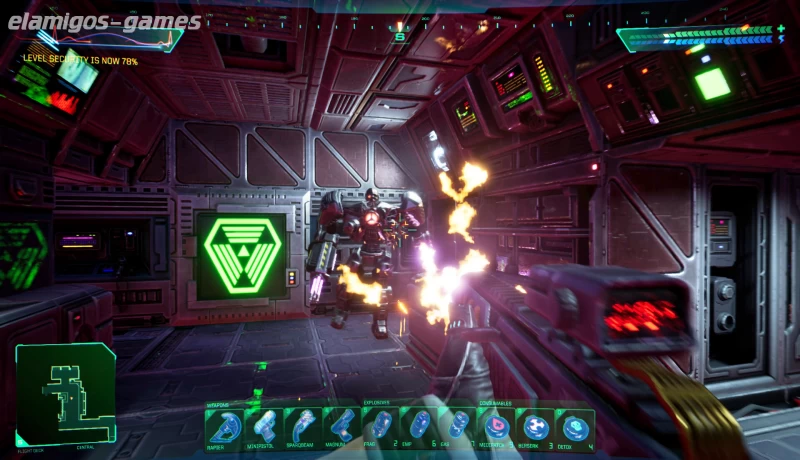The width and height of the screenshot is (800, 460).
Task: Activate the Berserk patch slot
Action: click(535, 428)
